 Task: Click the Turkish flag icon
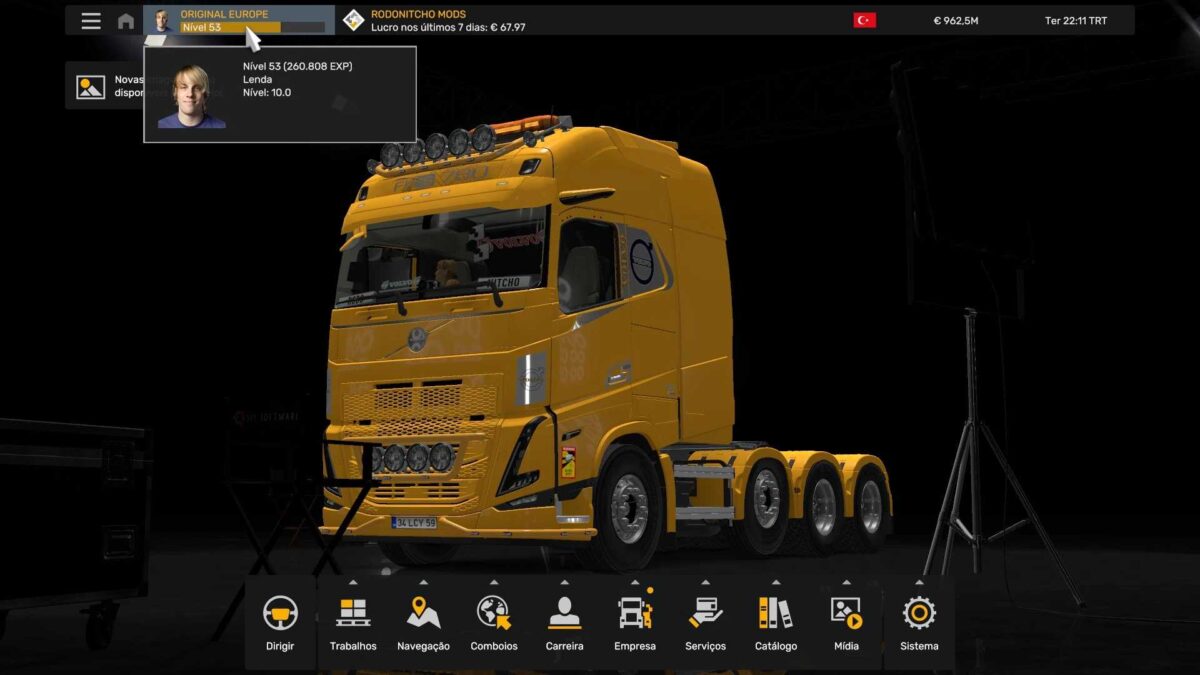[x=864, y=20]
